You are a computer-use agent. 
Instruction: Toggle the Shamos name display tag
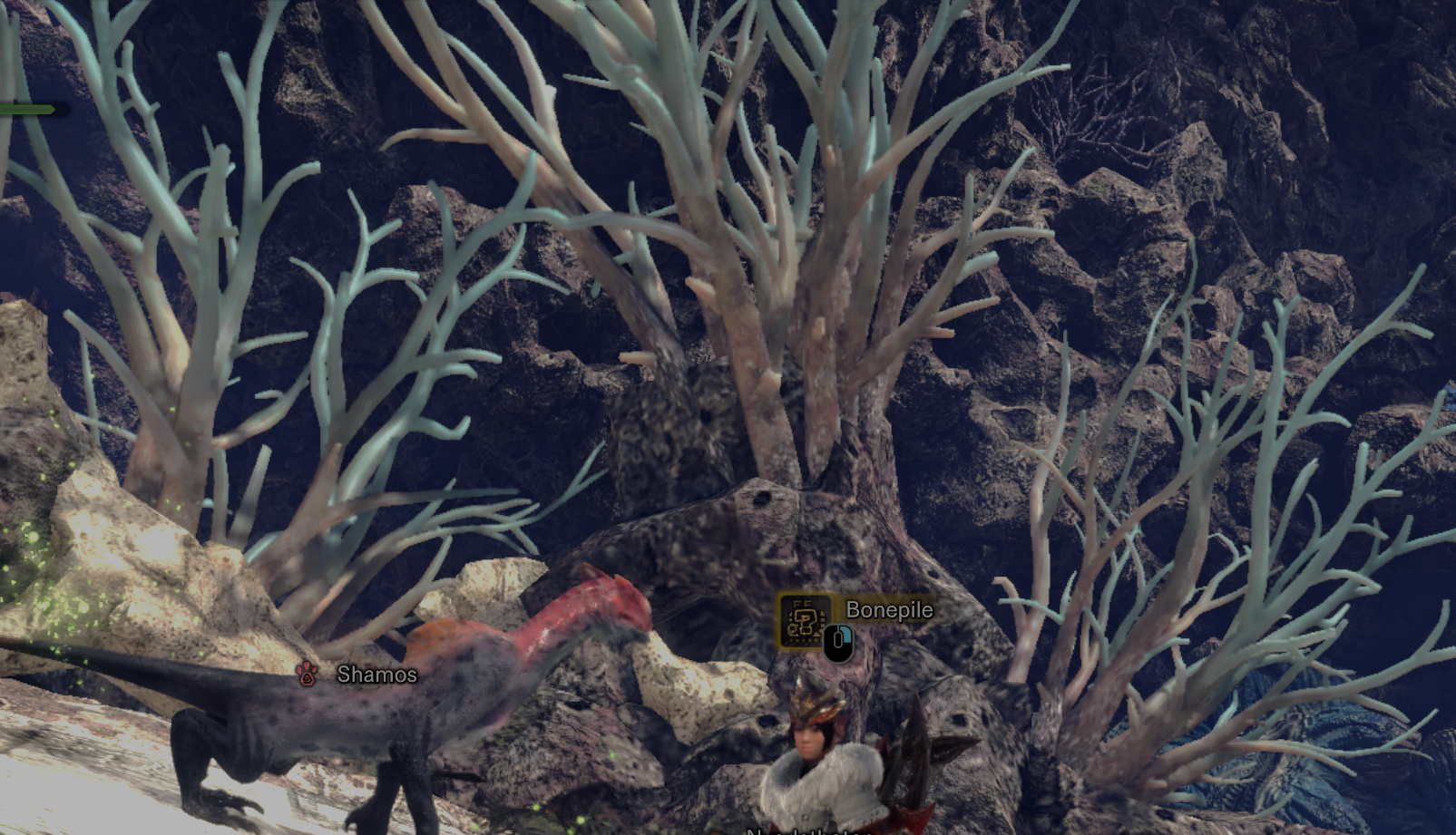point(376,675)
